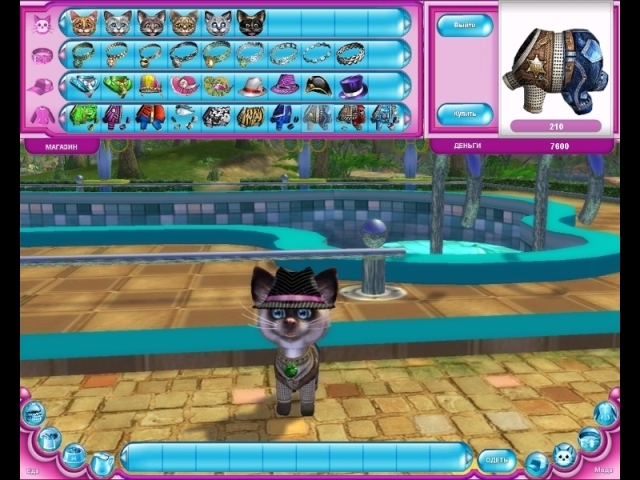This screenshot has width=640, height=480.
Task: Open the cat faces category icon
Action: coord(43,24)
